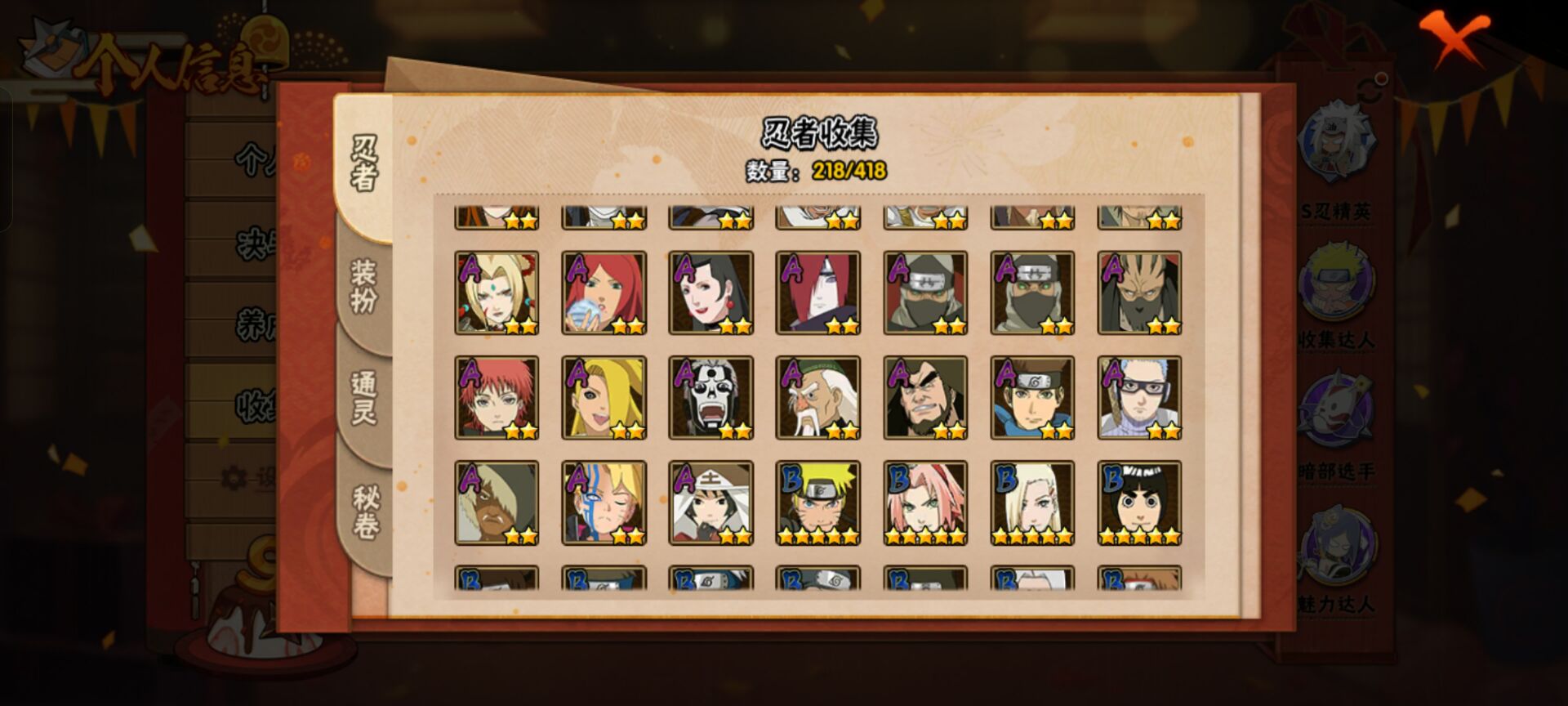Screen dimensions: 1568x706
Task: Select the red-haired Sasori portrait
Action: click(497, 398)
